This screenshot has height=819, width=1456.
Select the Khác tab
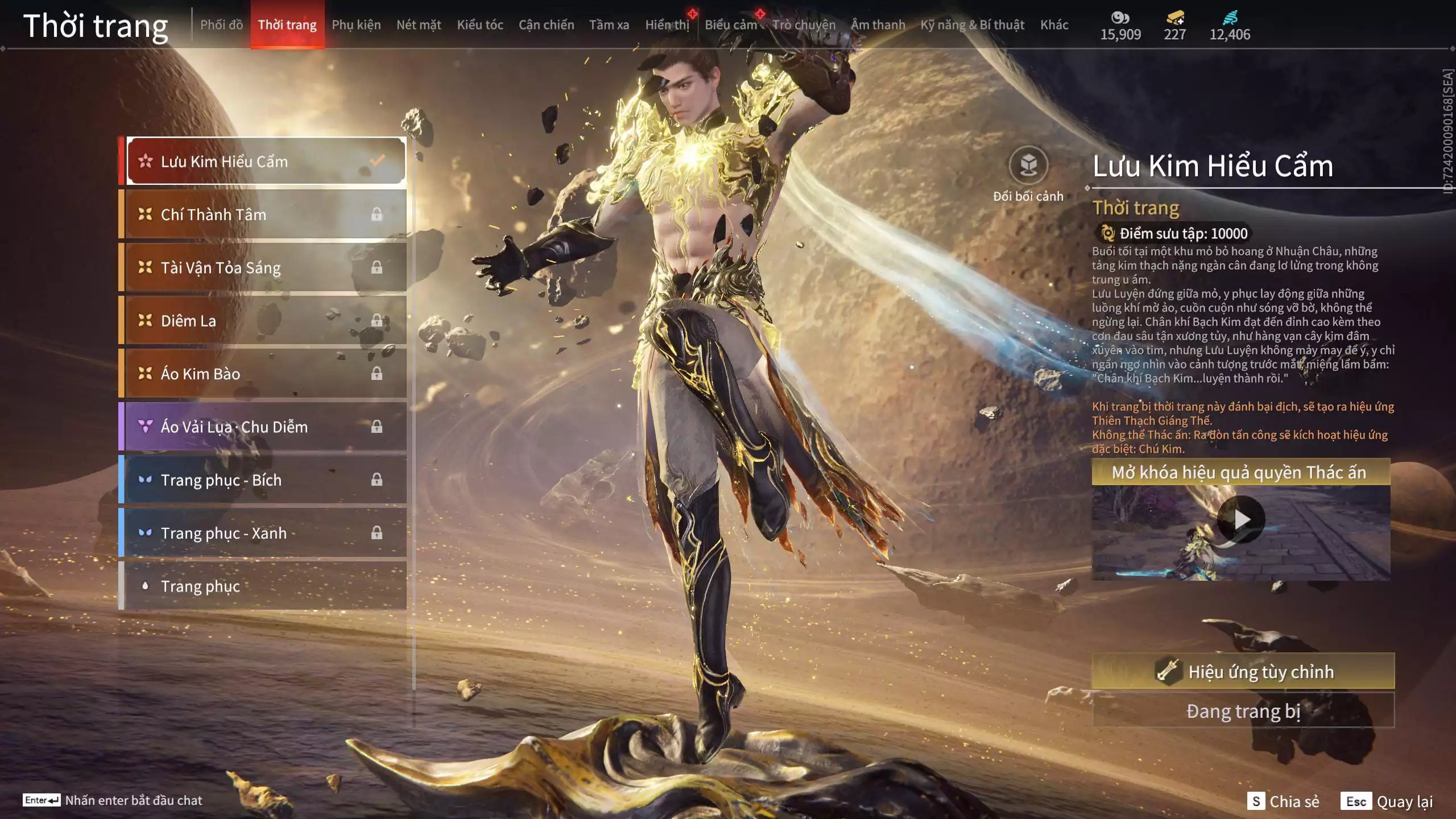point(1054,25)
